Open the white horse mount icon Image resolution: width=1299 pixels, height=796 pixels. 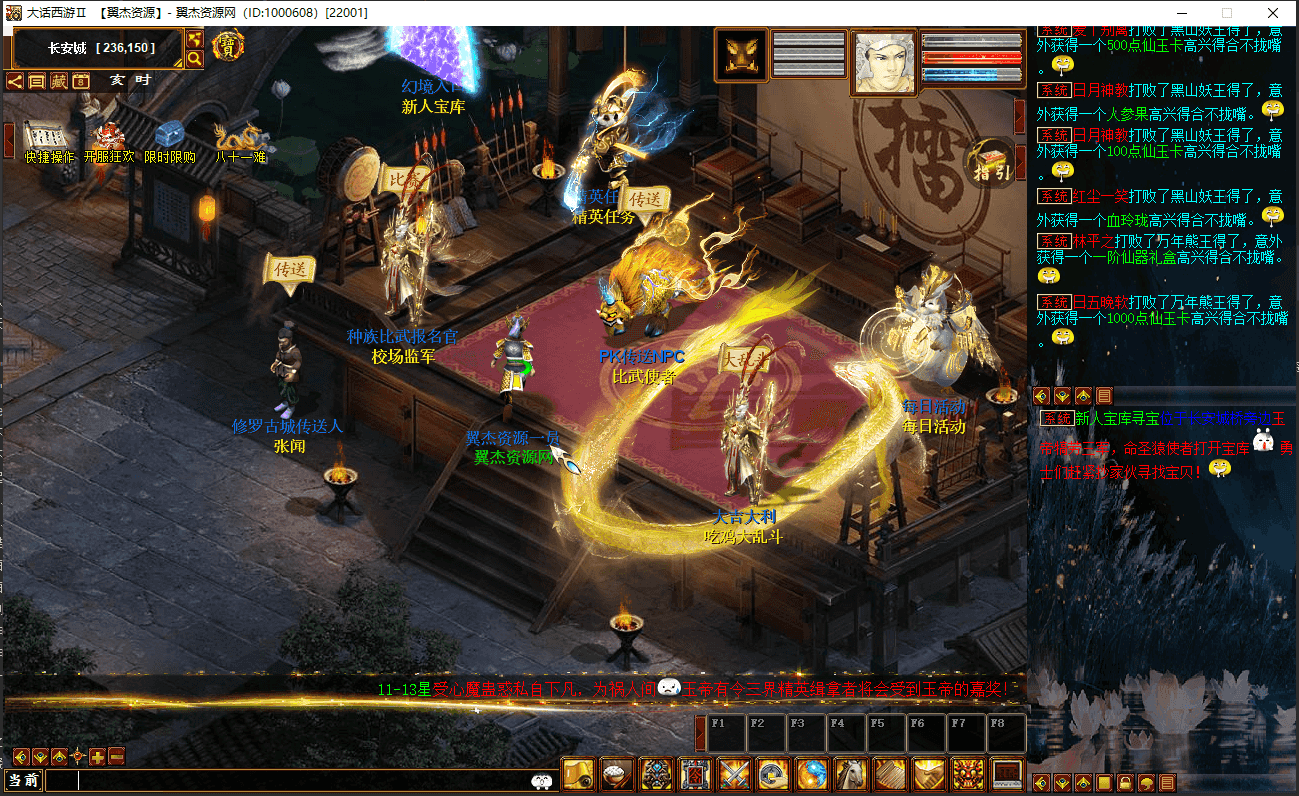(x=850, y=774)
